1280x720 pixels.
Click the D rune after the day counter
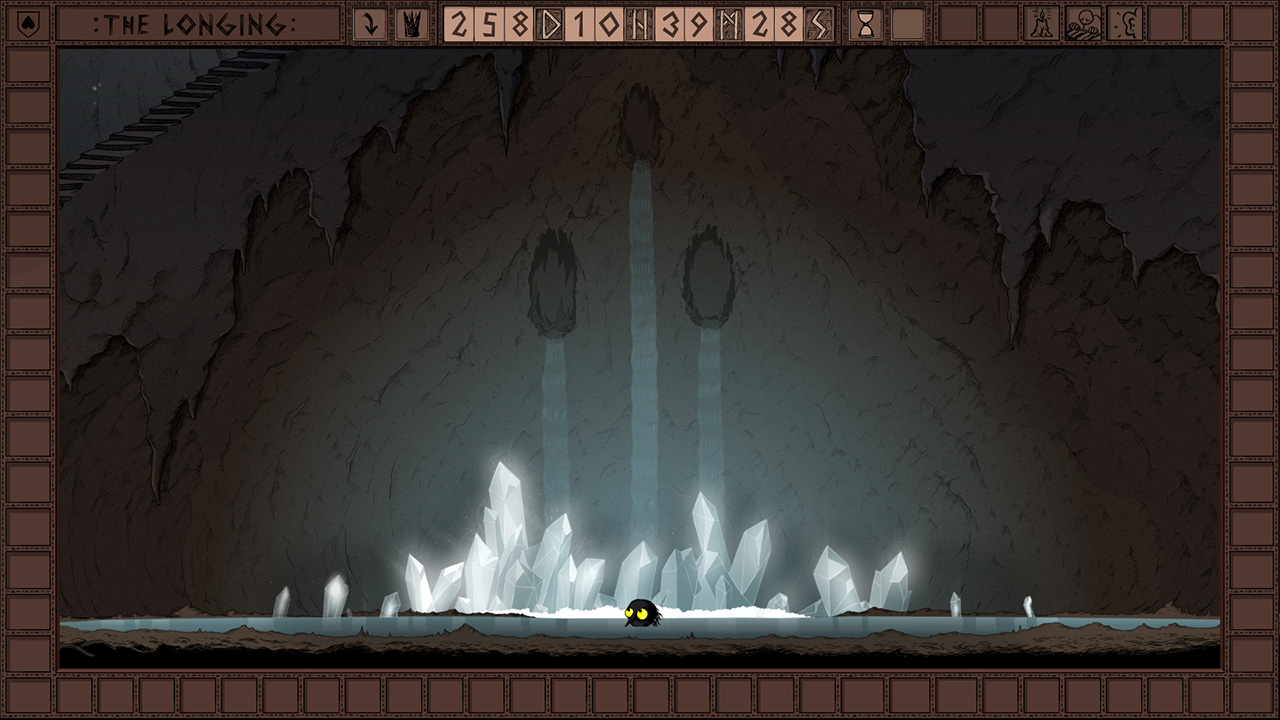coord(551,22)
